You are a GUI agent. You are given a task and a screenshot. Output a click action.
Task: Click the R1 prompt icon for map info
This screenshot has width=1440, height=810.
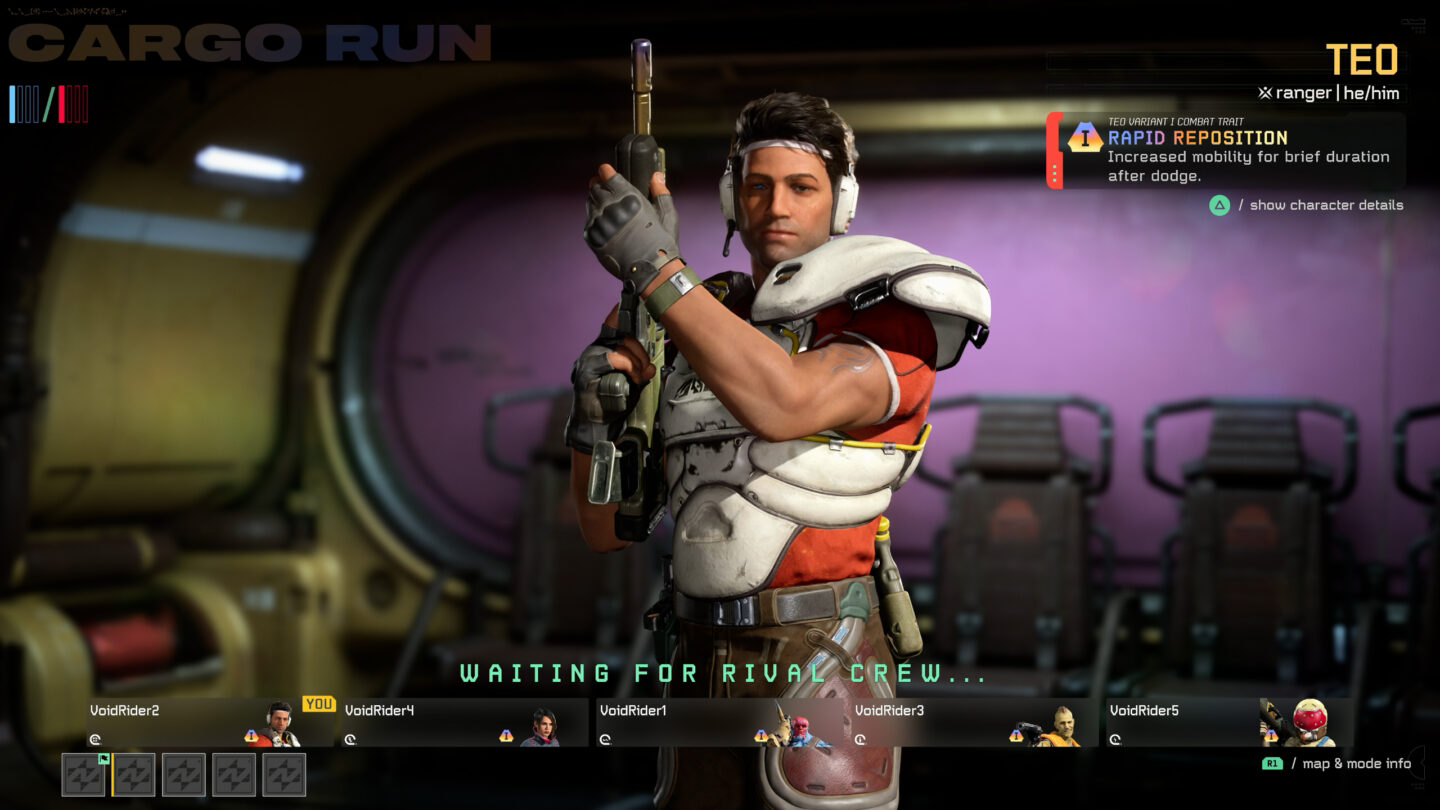tap(1273, 762)
